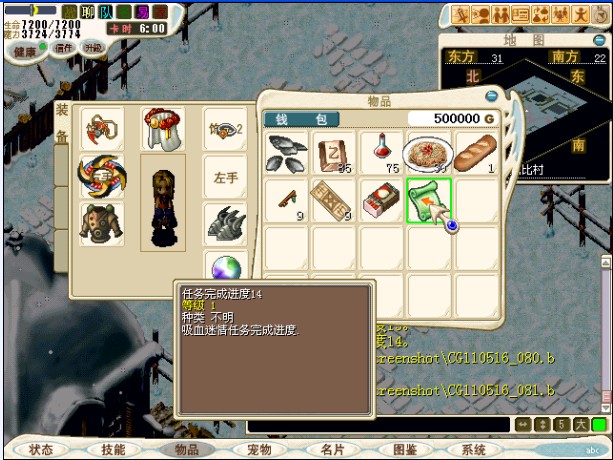Open the 状态 status tab
This screenshot has width=613, height=460.
(41, 450)
